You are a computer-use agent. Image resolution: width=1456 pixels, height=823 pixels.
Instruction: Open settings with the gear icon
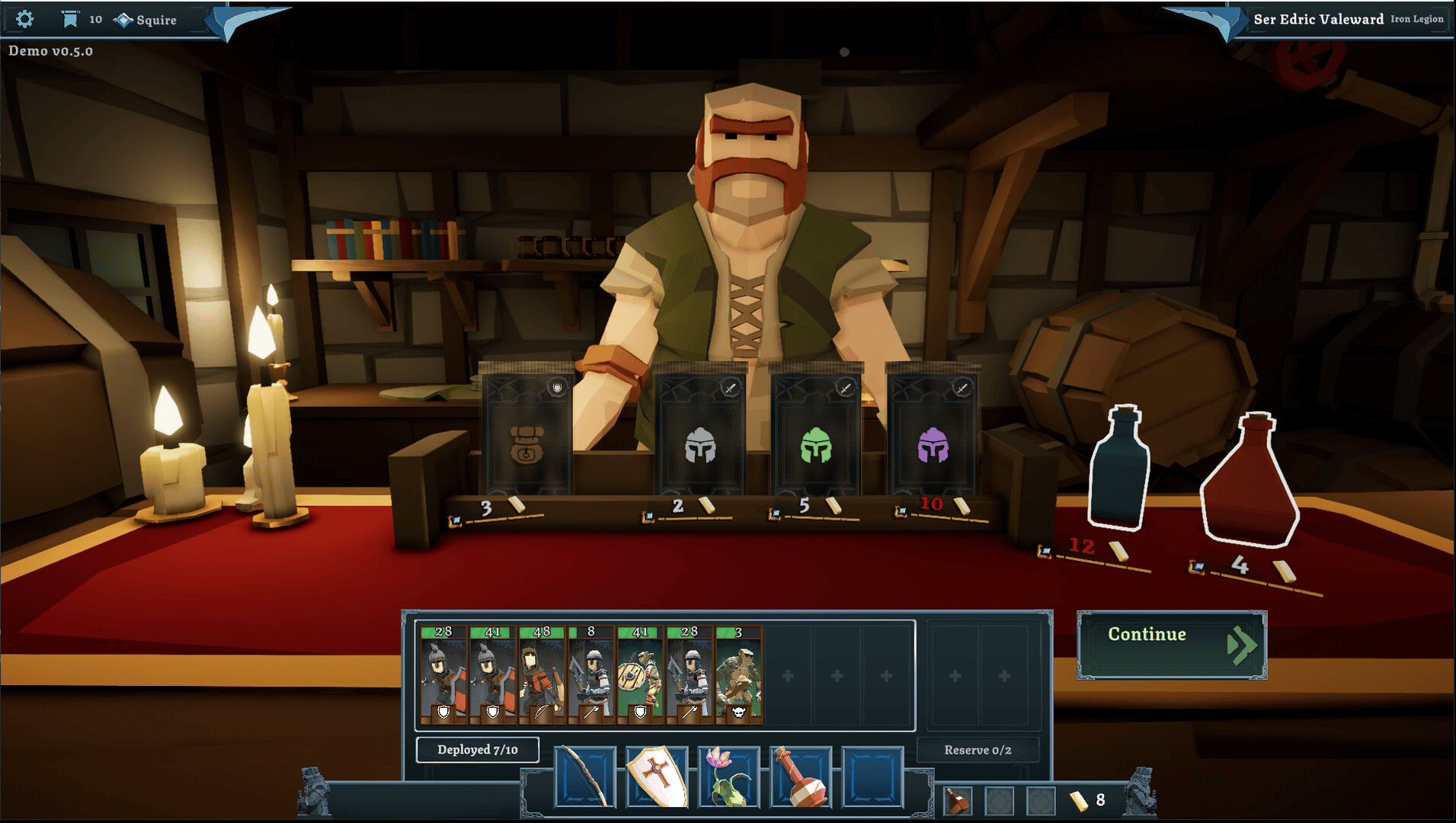coord(24,19)
